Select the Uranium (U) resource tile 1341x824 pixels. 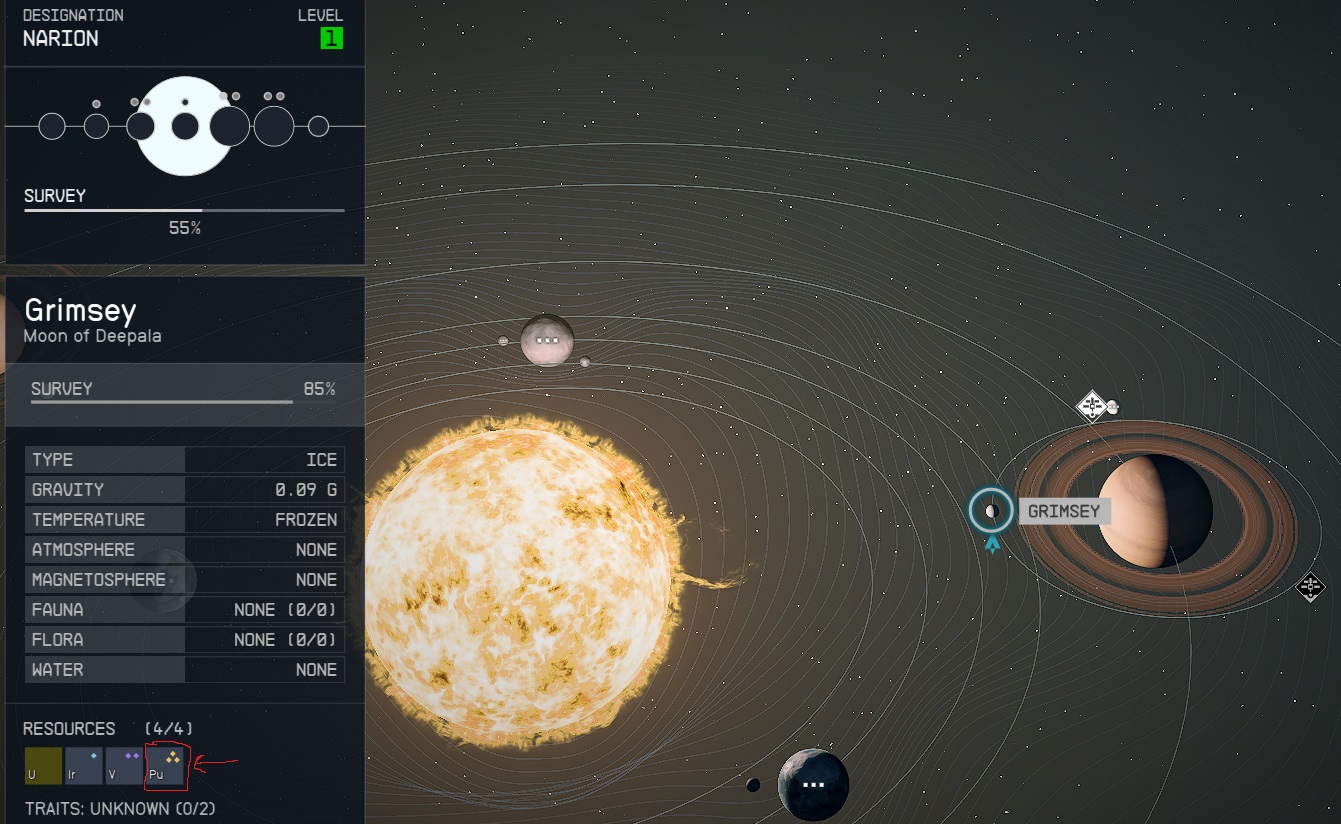tap(43, 766)
